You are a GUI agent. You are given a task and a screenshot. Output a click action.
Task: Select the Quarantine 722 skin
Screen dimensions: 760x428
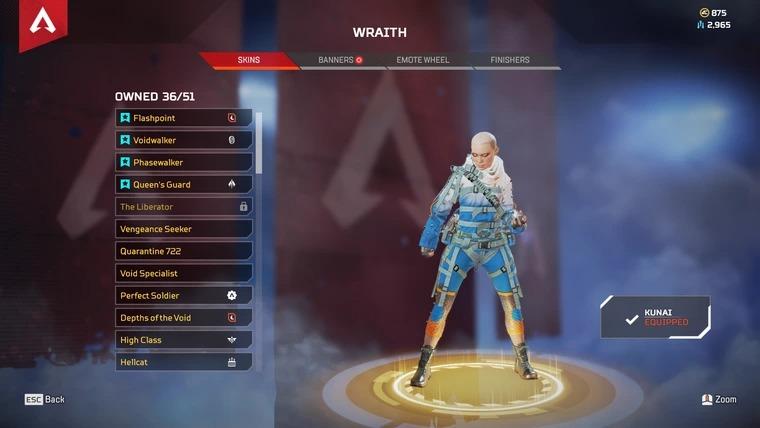click(x=184, y=251)
